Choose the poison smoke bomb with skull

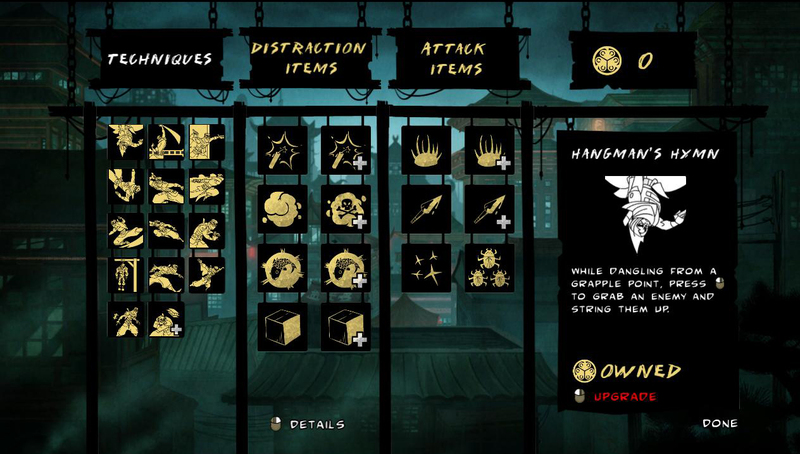coord(345,209)
